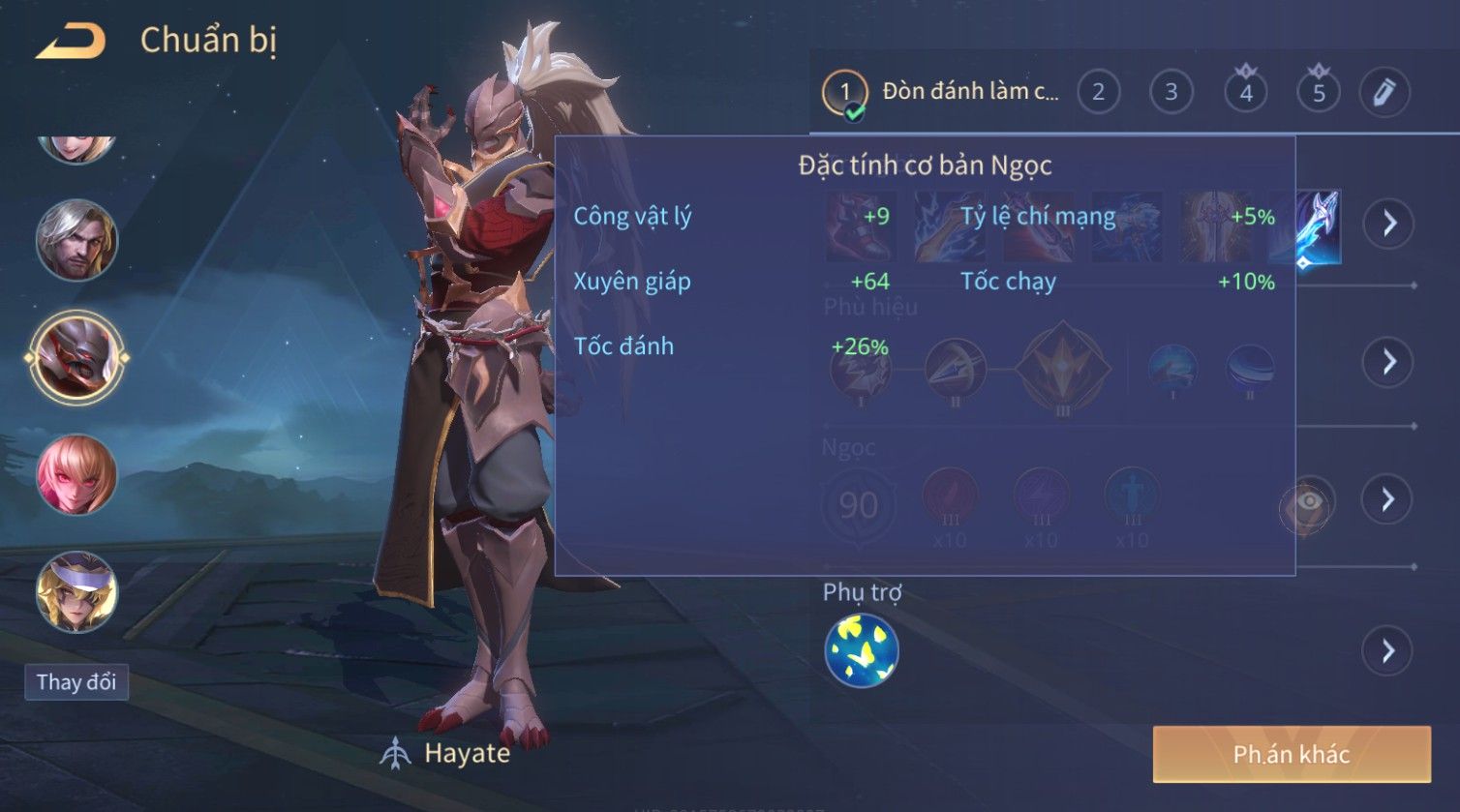
Task: Choose the white-haired male hero portrait
Action: tap(76, 240)
